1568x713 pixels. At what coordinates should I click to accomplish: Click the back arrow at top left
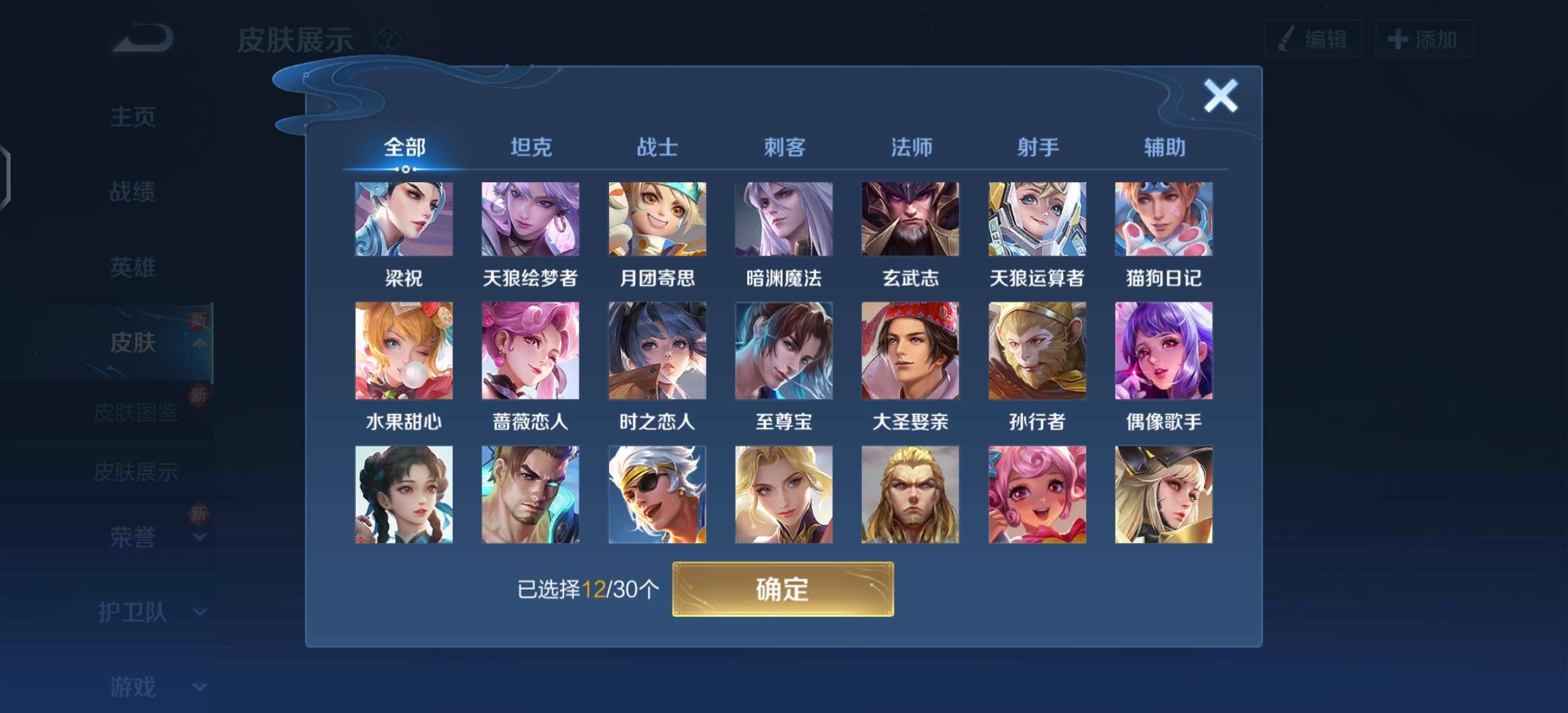coord(142,38)
